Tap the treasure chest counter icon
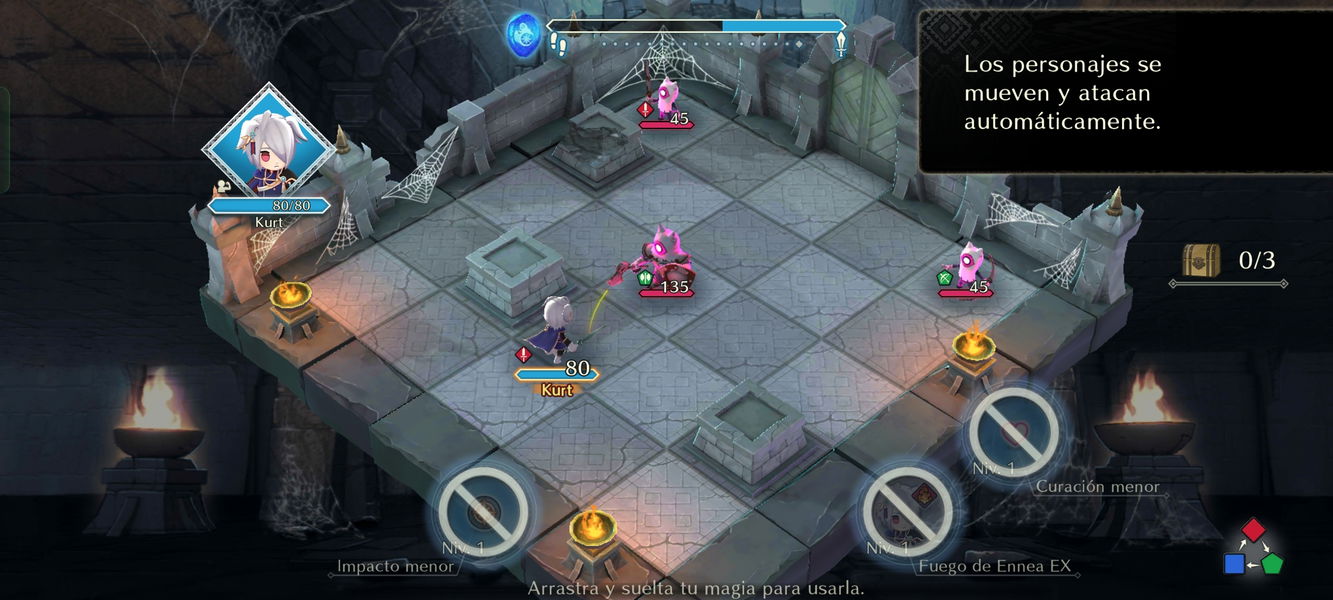Image resolution: width=1333 pixels, height=600 pixels. tap(1201, 261)
